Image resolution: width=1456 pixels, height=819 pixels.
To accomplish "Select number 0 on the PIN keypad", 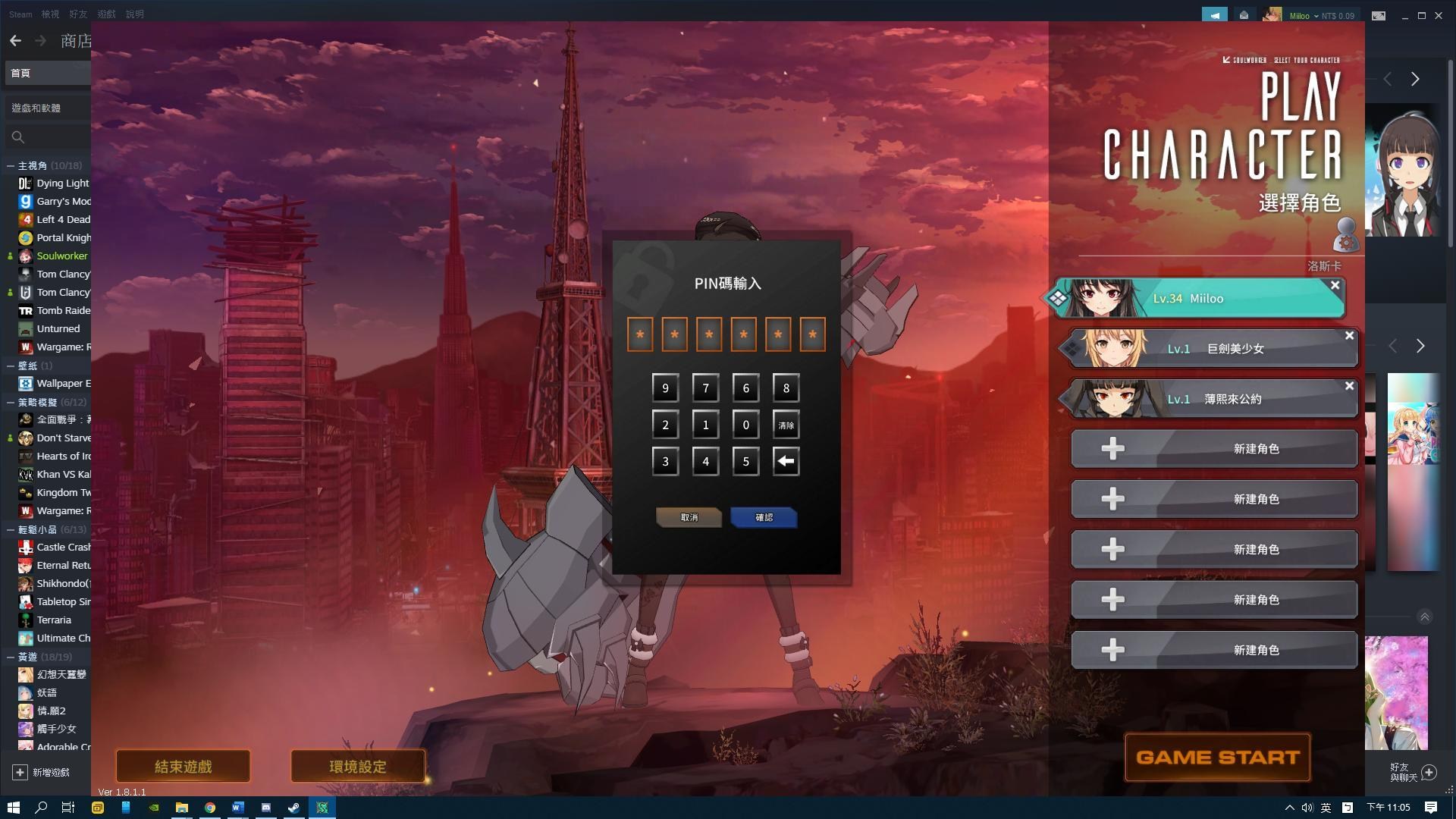I will click(x=745, y=425).
